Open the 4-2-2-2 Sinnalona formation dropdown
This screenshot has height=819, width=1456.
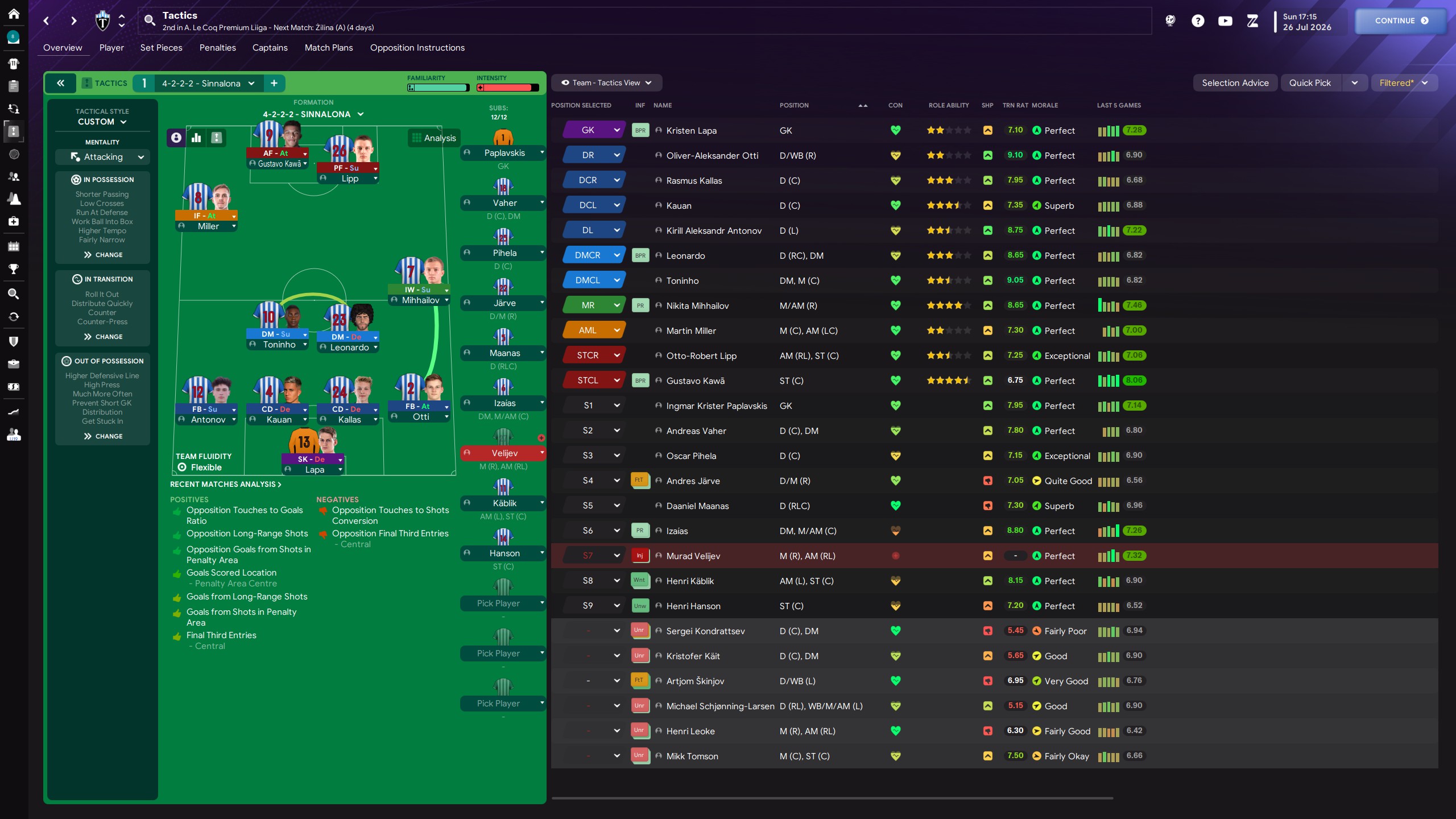pos(205,83)
